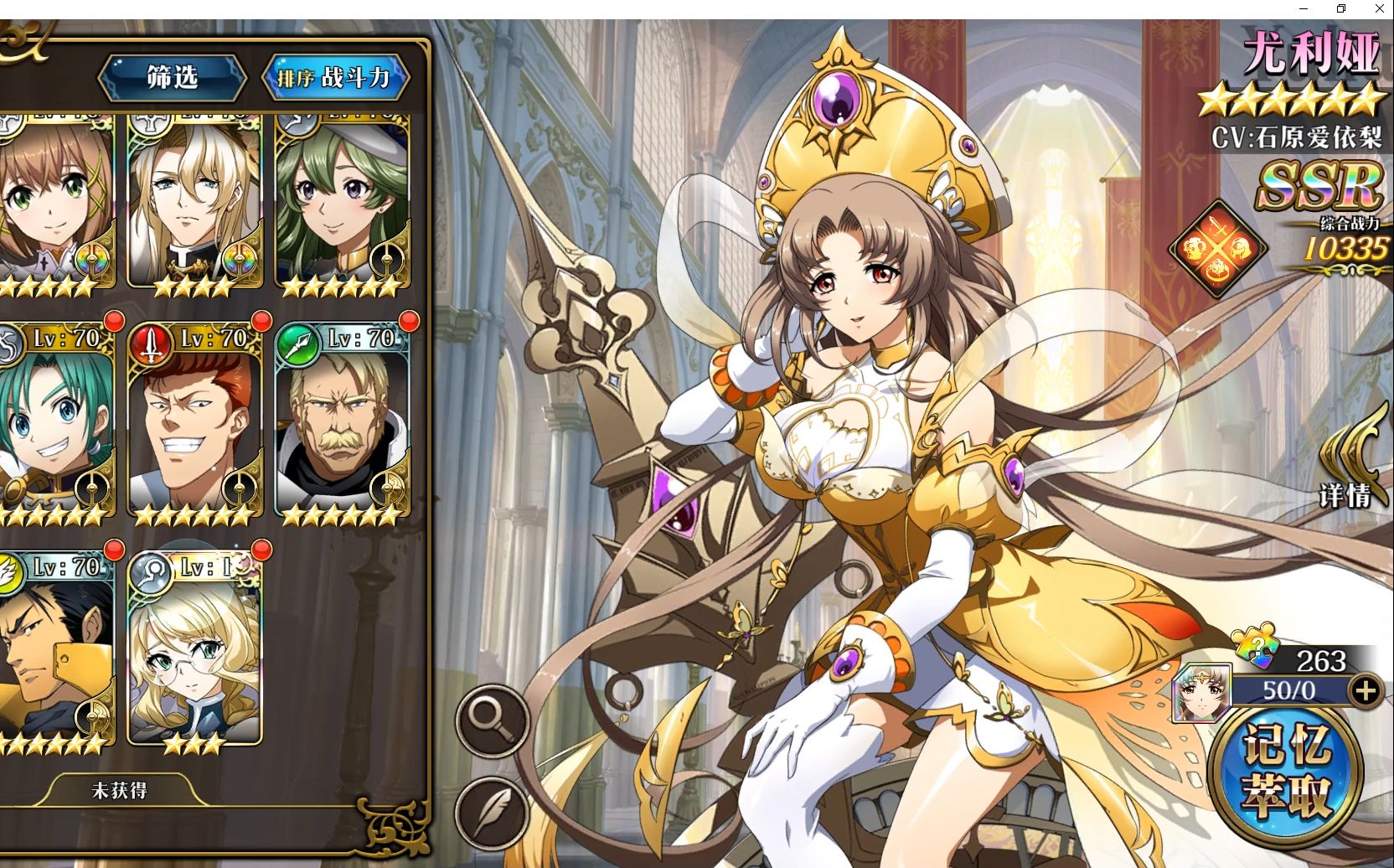Choose the blonde girl with glasses card
Viewport: 1394px width, 868px height.
pyautogui.click(x=194, y=649)
